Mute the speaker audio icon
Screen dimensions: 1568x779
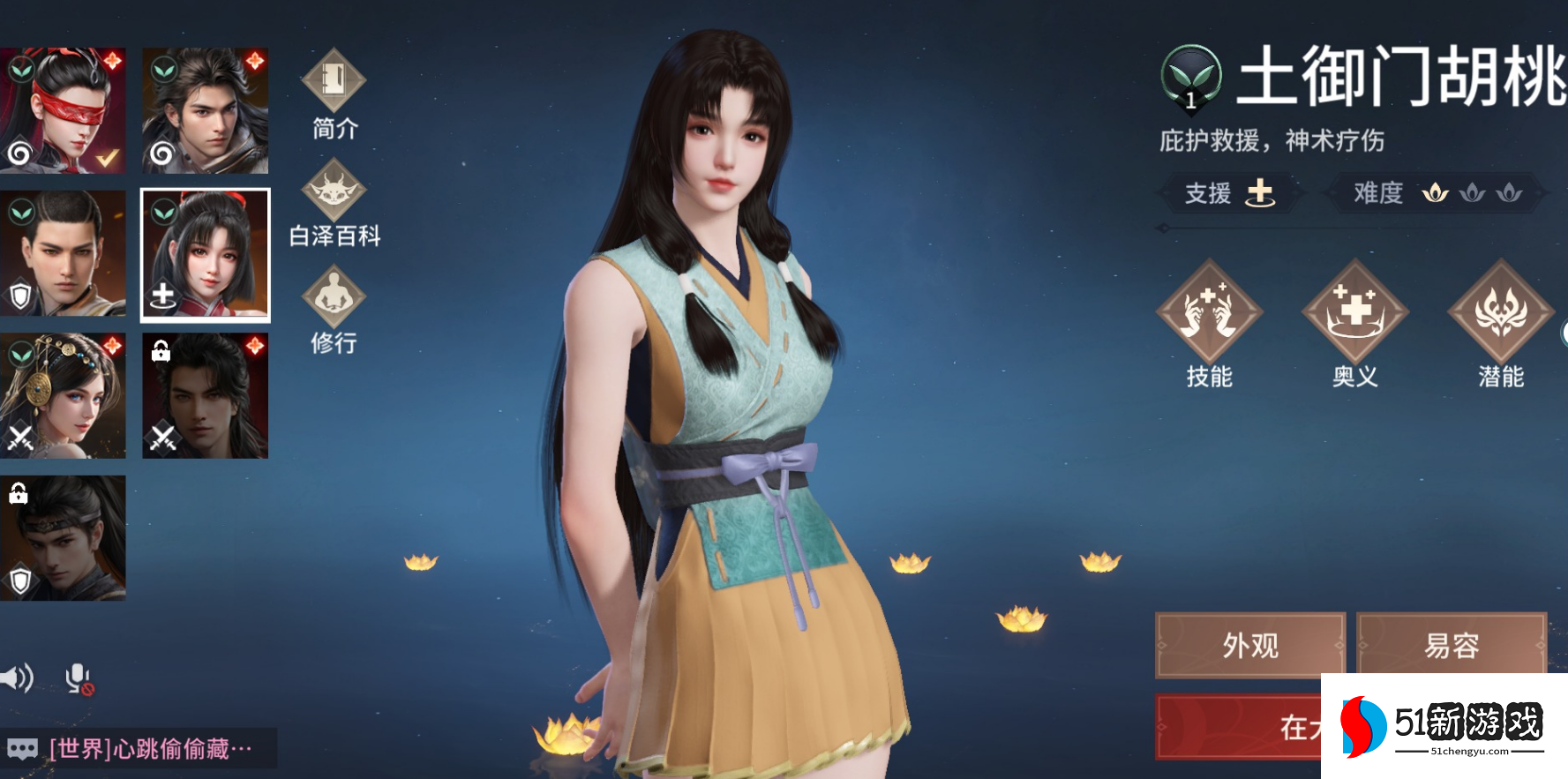(18, 678)
